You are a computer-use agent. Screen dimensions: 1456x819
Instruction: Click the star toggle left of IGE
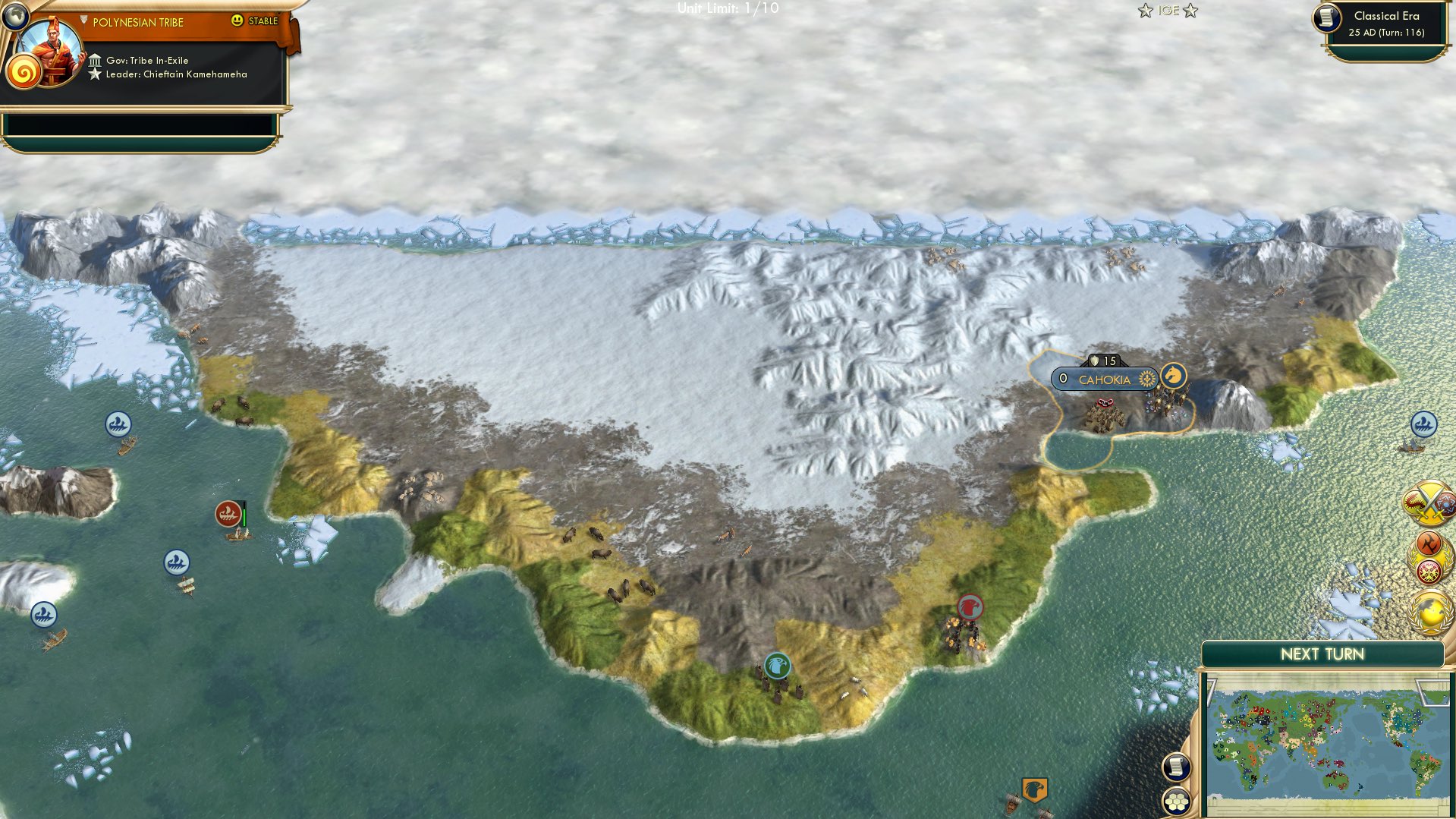pyautogui.click(x=1146, y=11)
